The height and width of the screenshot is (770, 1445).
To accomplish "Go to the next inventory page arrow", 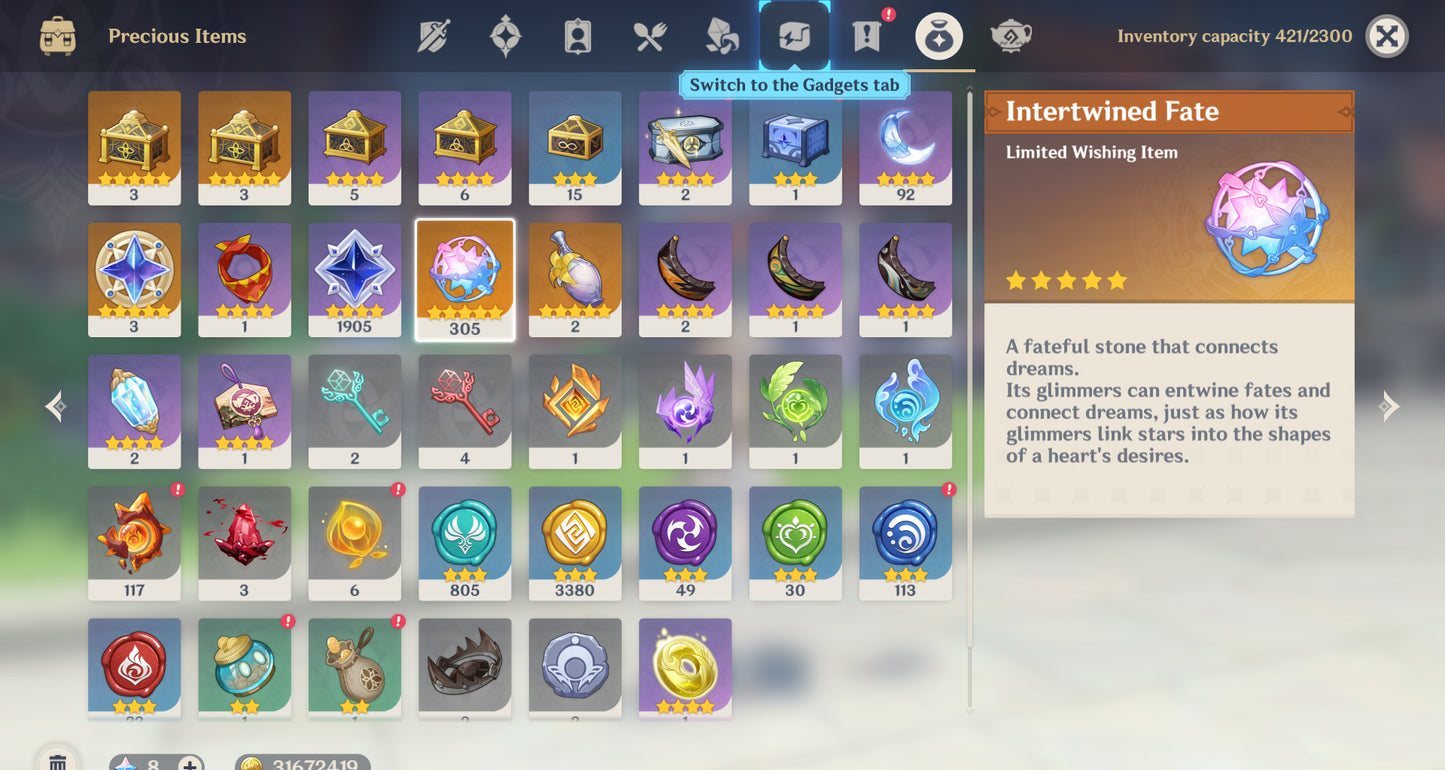I will [1388, 406].
